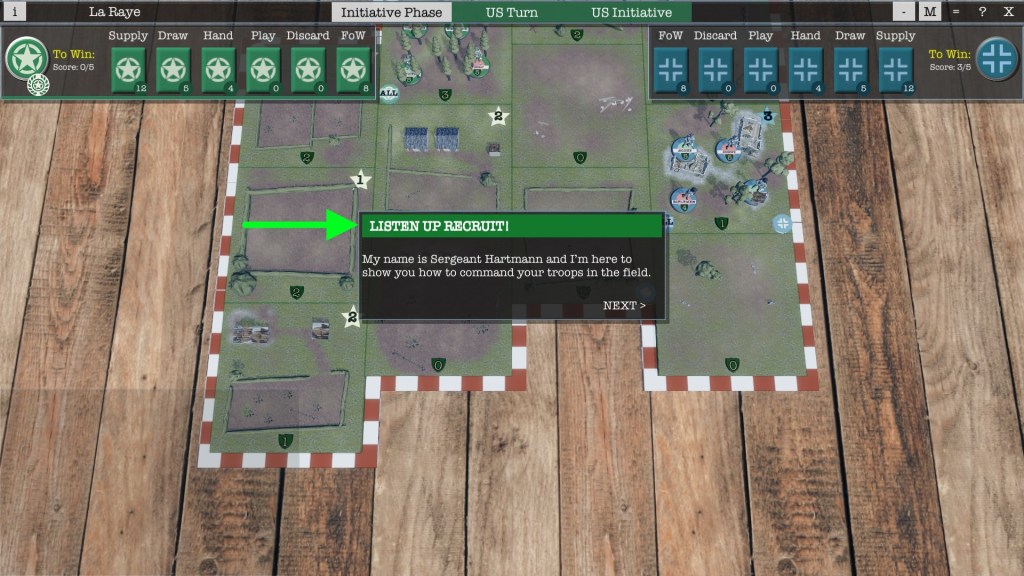1024x576 pixels.
Task: Open the US Supply pile
Action: pyautogui.click(x=128, y=70)
